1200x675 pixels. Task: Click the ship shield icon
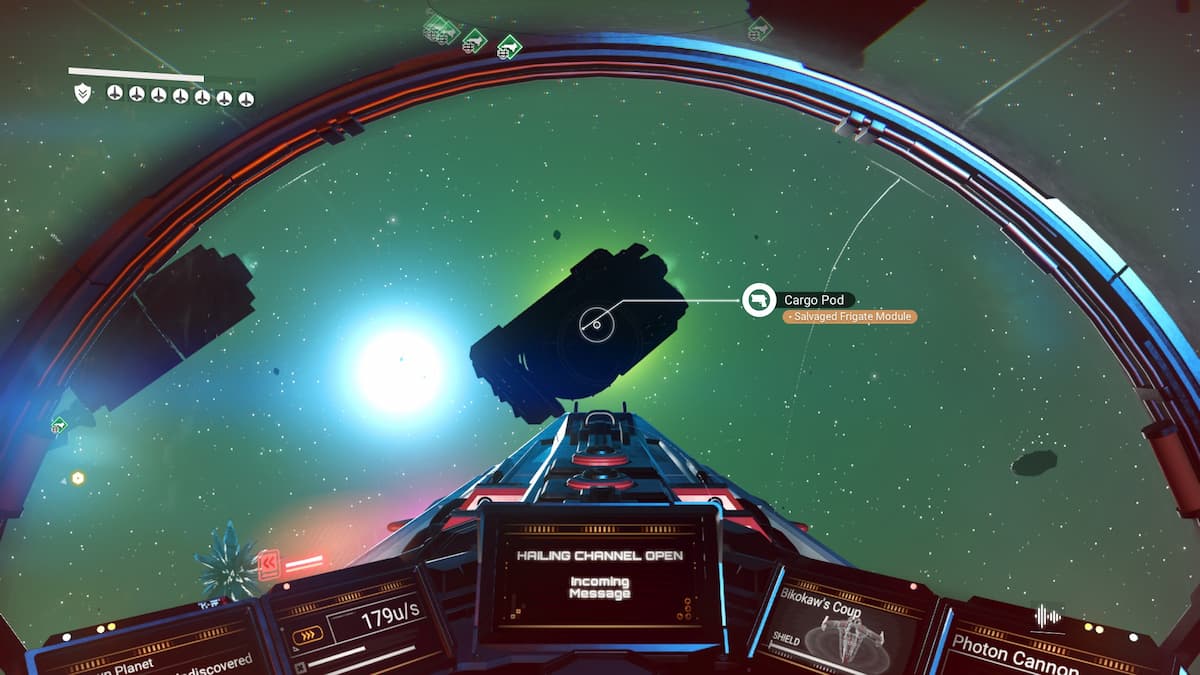[83, 95]
